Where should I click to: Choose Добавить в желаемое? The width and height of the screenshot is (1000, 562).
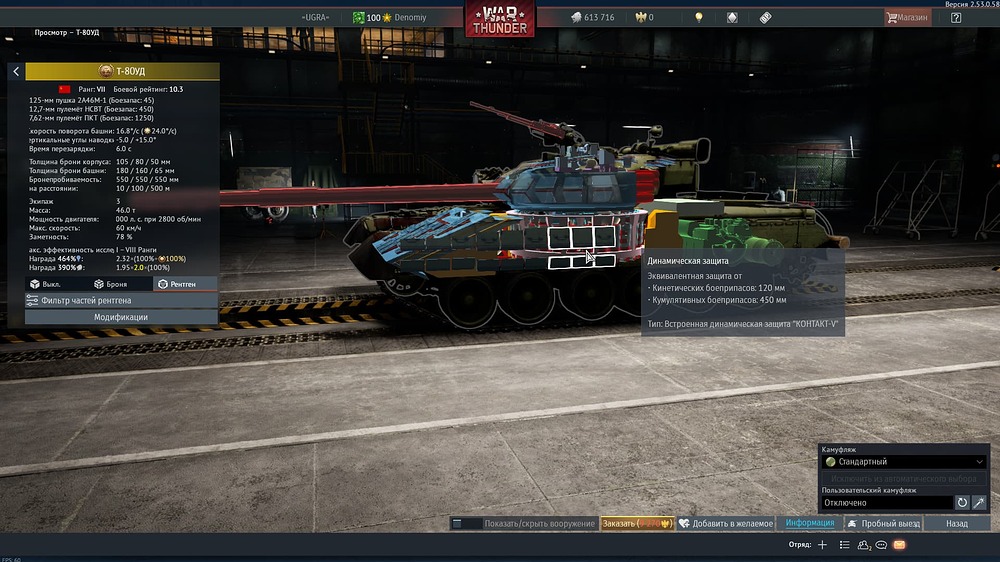coord(725,523)
